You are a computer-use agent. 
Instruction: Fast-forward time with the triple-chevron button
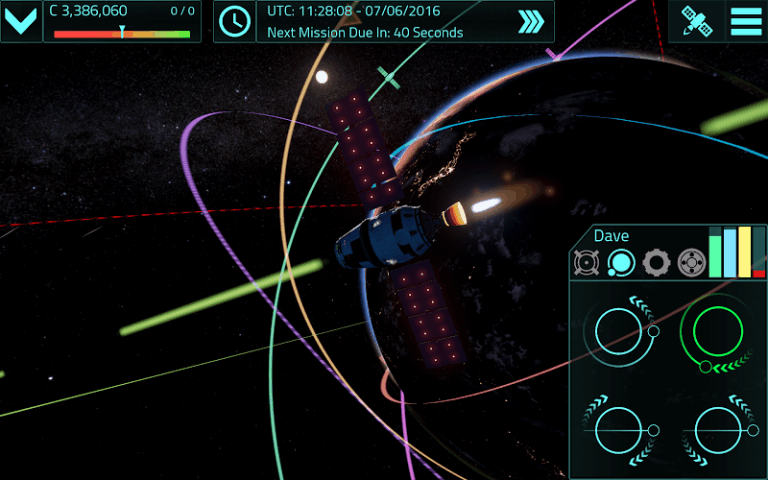point(531,22)
